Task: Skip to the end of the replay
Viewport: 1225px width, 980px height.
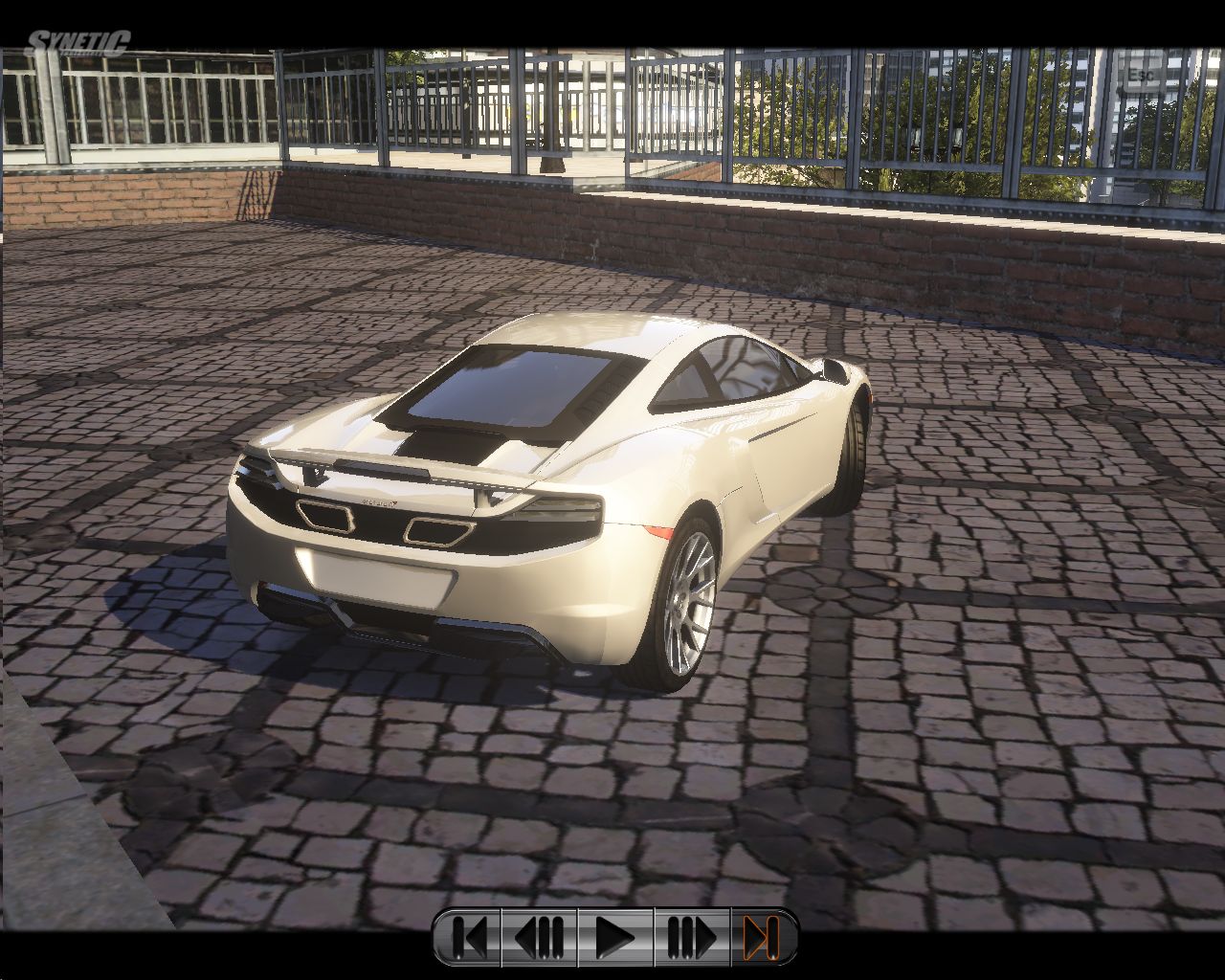Action: 760,937
